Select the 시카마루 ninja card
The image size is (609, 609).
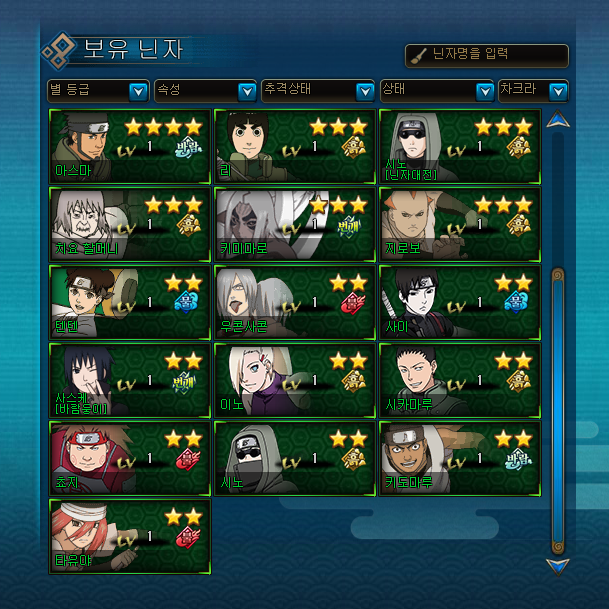pyautogui.click(x=460, y=380)
